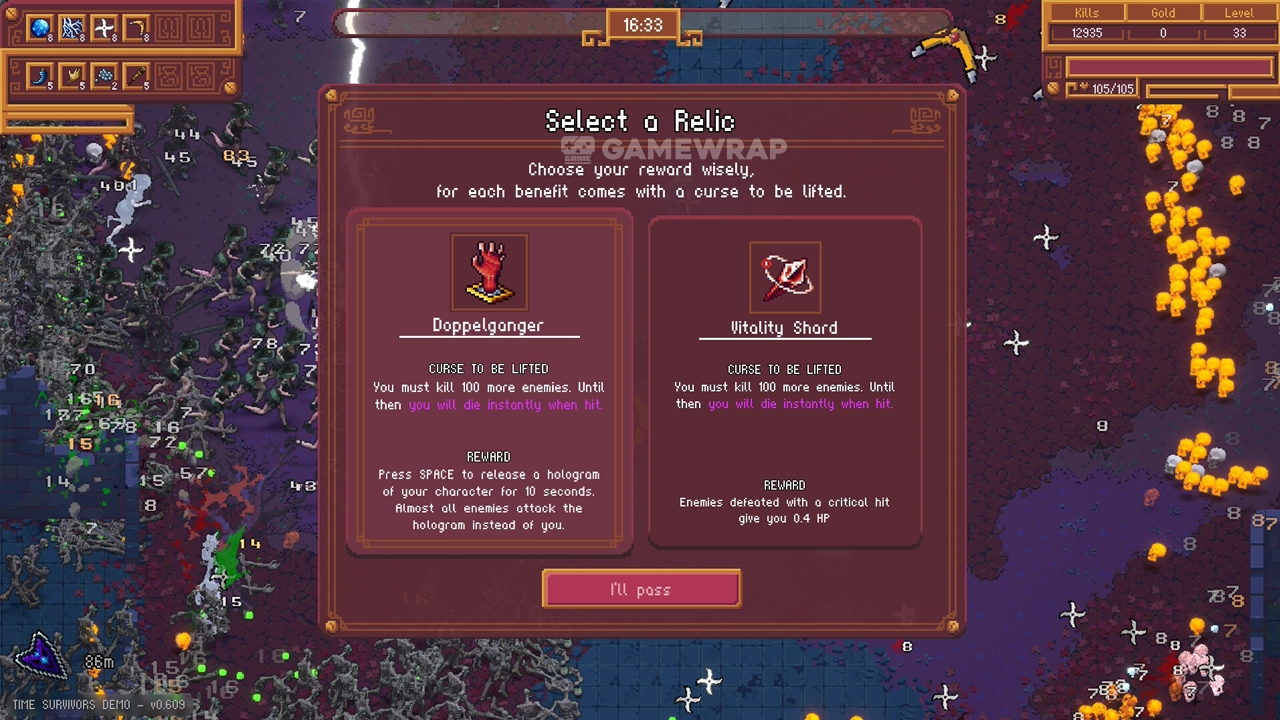
Task: Select the Vitality Shard relic card
Action: tap(785, 382)
